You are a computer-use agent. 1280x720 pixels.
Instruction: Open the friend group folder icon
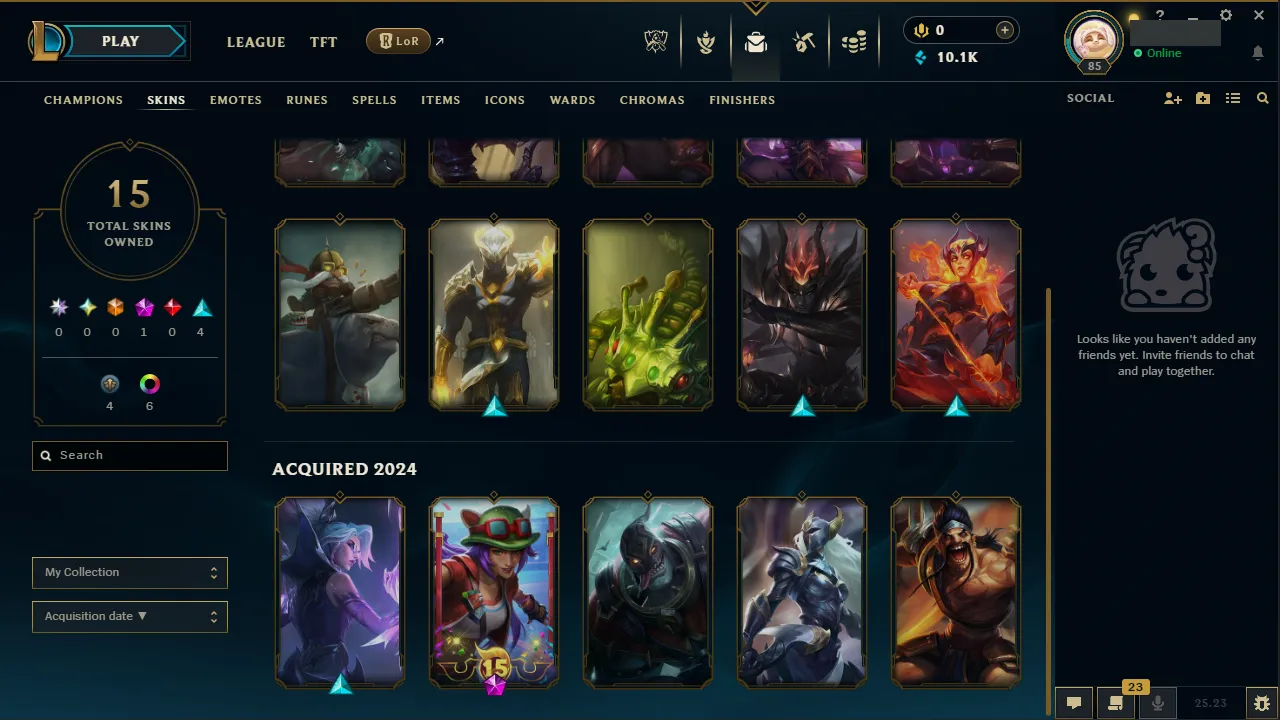point(1202,98)
